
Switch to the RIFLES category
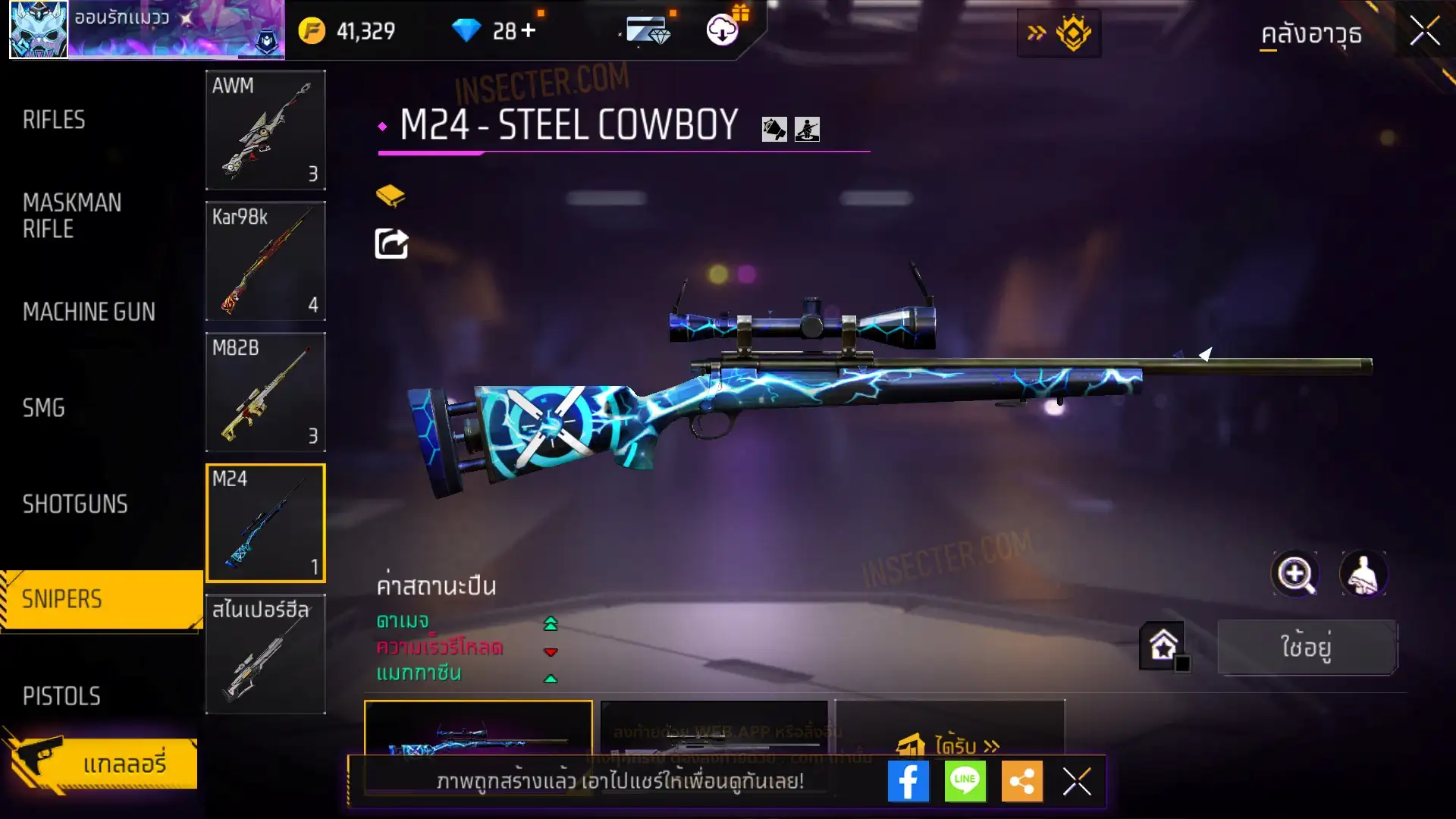click(x=54, y=120)
